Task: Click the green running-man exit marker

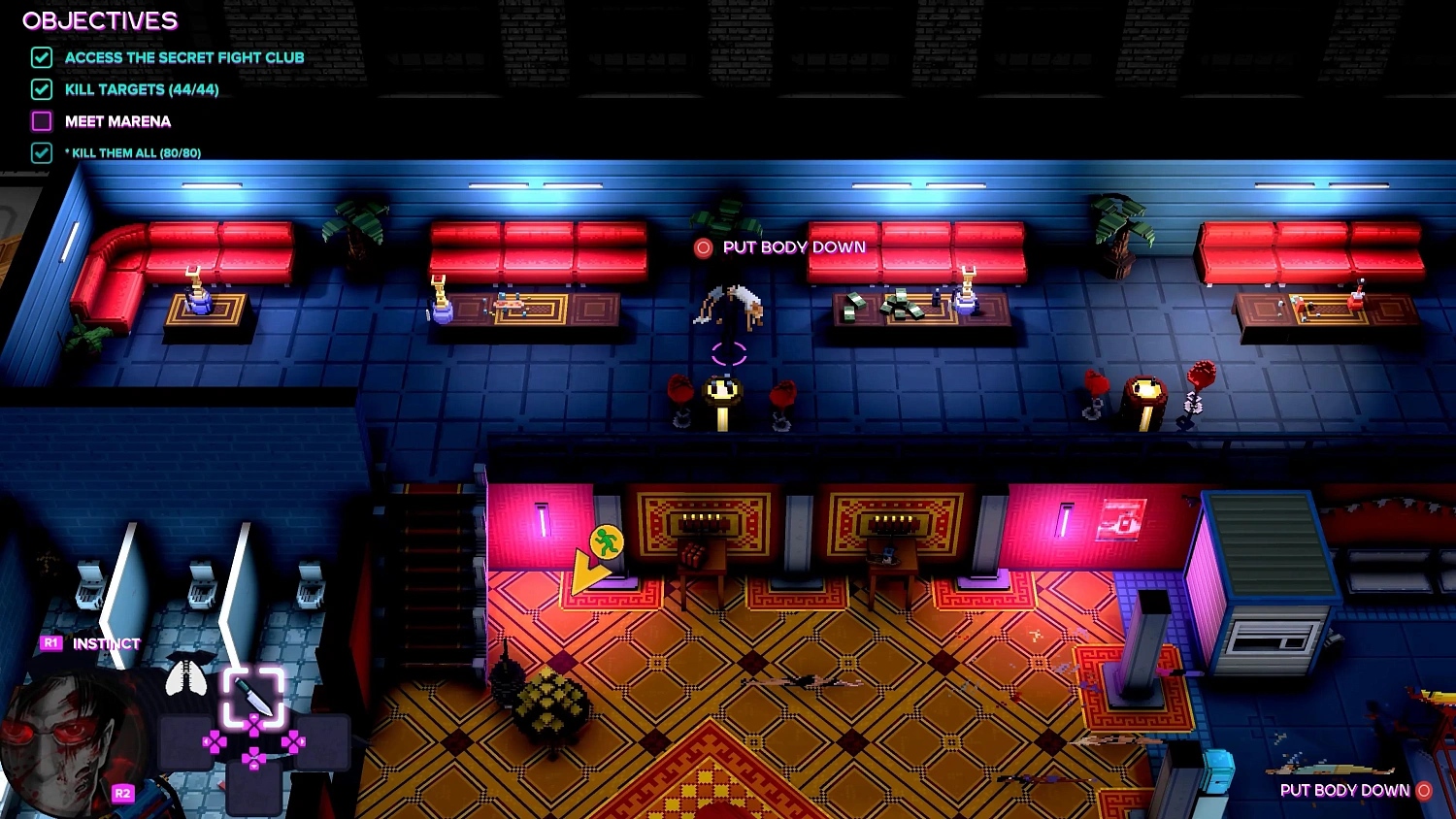Action: point(607,541)
